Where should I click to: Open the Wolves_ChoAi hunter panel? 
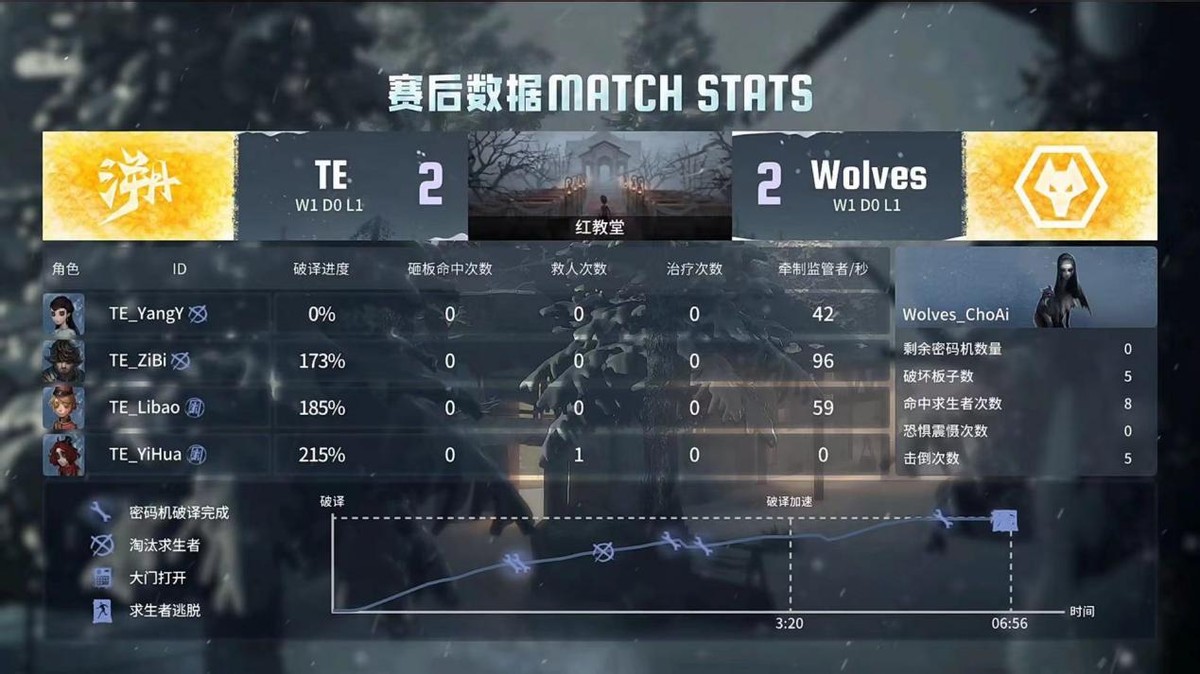tap(1025, 288)
